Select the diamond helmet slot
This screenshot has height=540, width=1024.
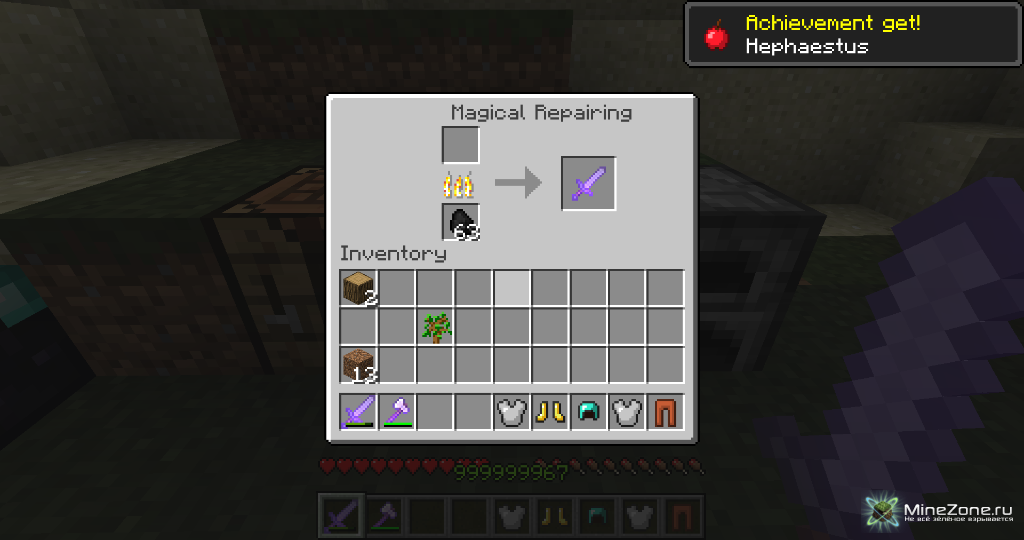(x=588, y=412)
